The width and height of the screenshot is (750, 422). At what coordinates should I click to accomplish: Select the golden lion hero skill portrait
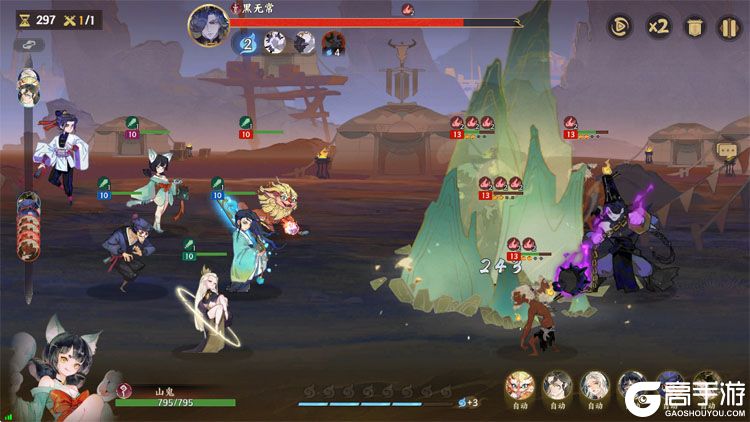click(x=520, y=384)
